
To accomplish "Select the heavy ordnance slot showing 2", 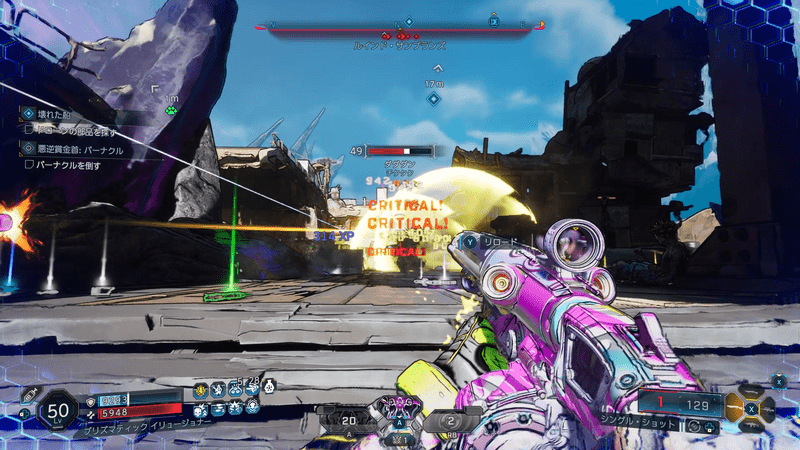I will coord(445,421).
